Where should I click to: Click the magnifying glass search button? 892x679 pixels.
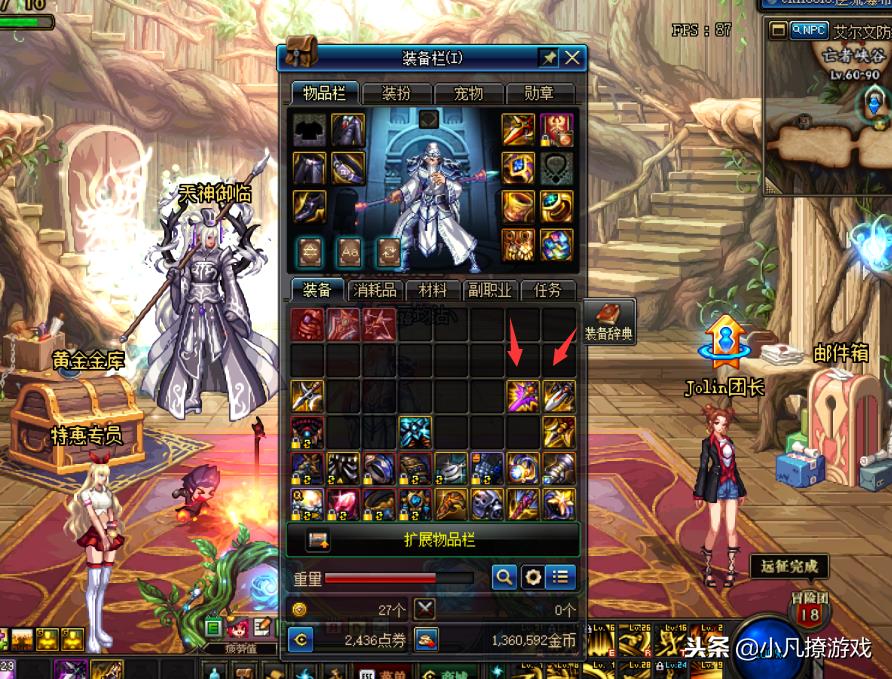pyautogui.click(x=504, y=577)
